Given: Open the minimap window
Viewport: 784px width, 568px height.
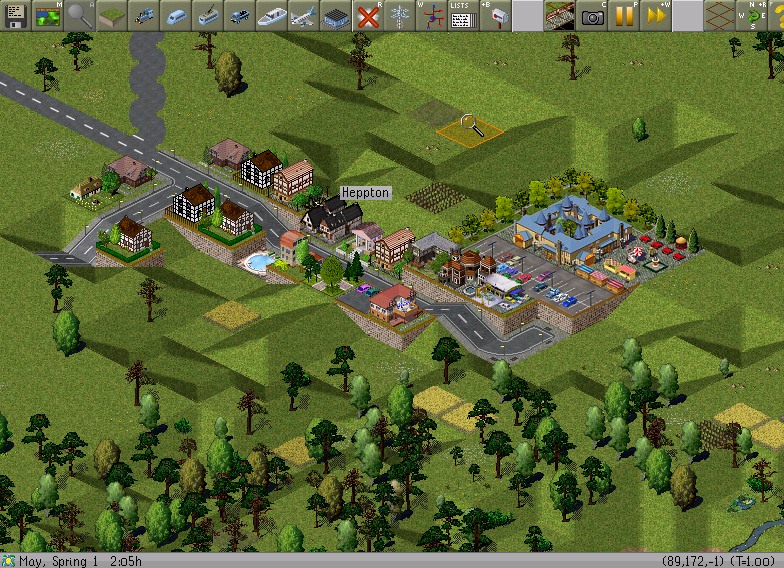Looking at the screenshot, I should point(48,15).
